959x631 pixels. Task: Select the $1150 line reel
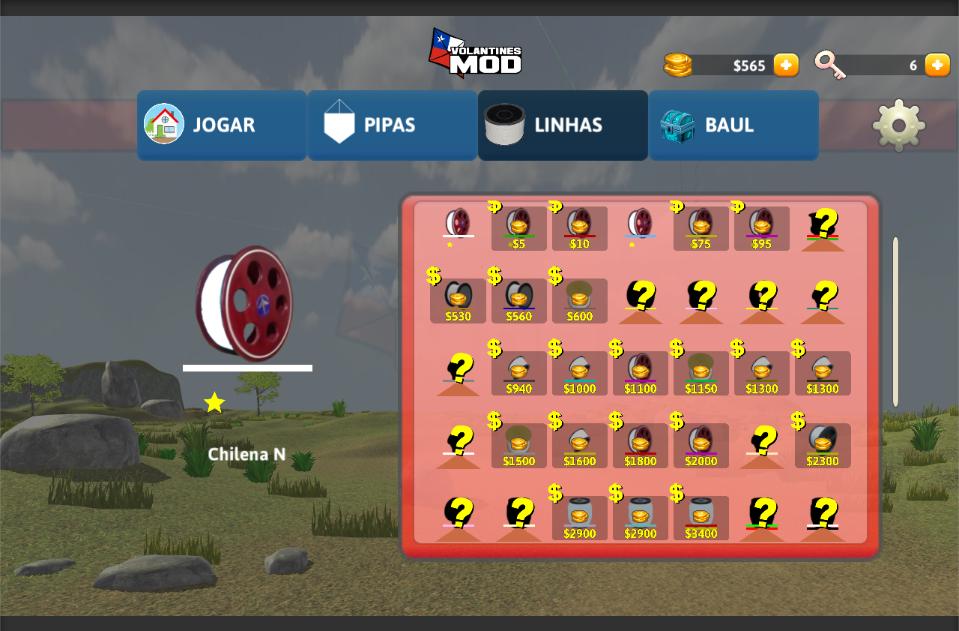coord(701,373)
